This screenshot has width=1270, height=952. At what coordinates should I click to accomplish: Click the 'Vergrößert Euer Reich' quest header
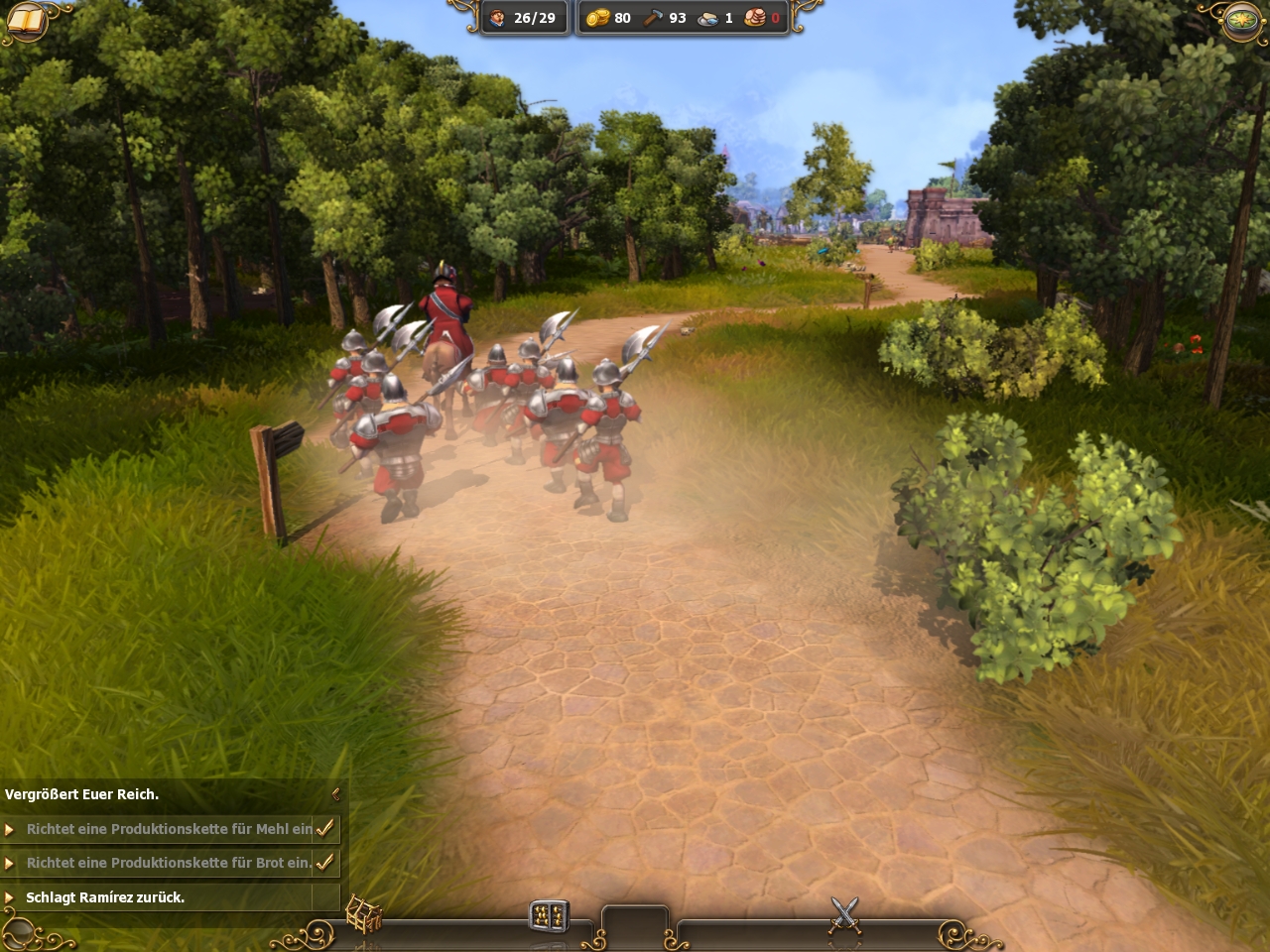[82, 794]
